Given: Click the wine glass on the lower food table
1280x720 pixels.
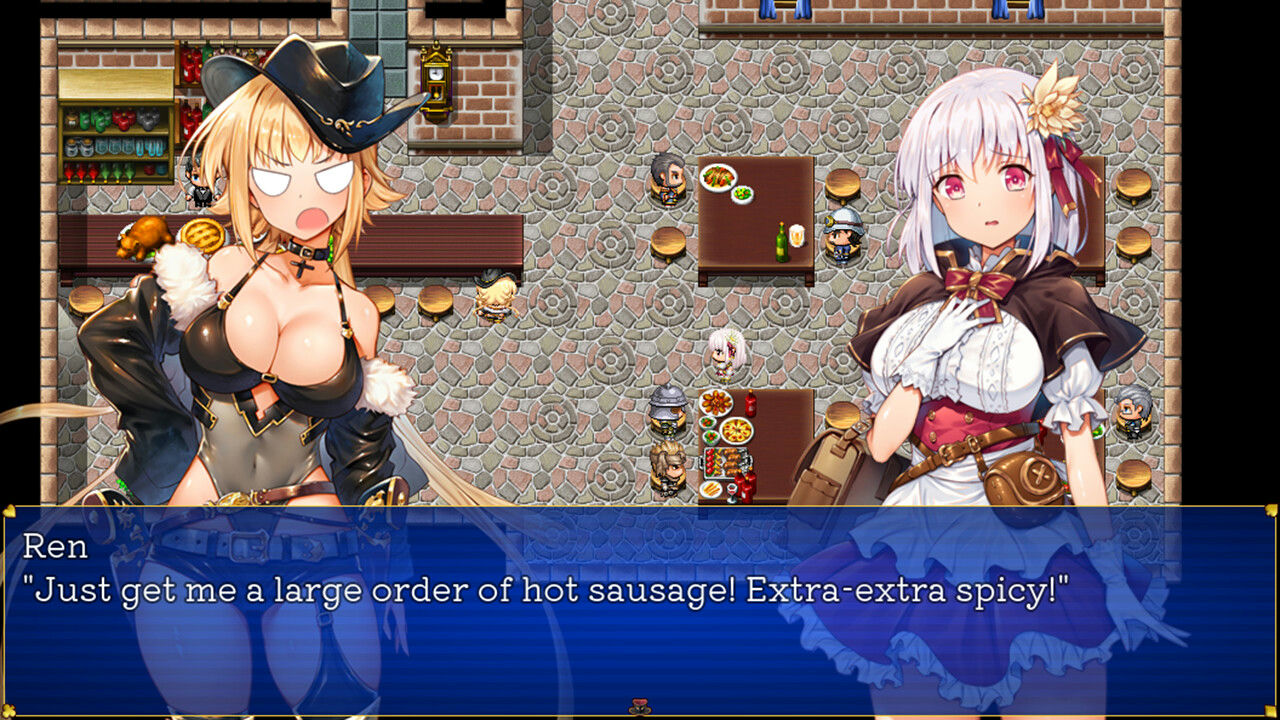Looking at the screenshot, I should click(x=731, y=492).
